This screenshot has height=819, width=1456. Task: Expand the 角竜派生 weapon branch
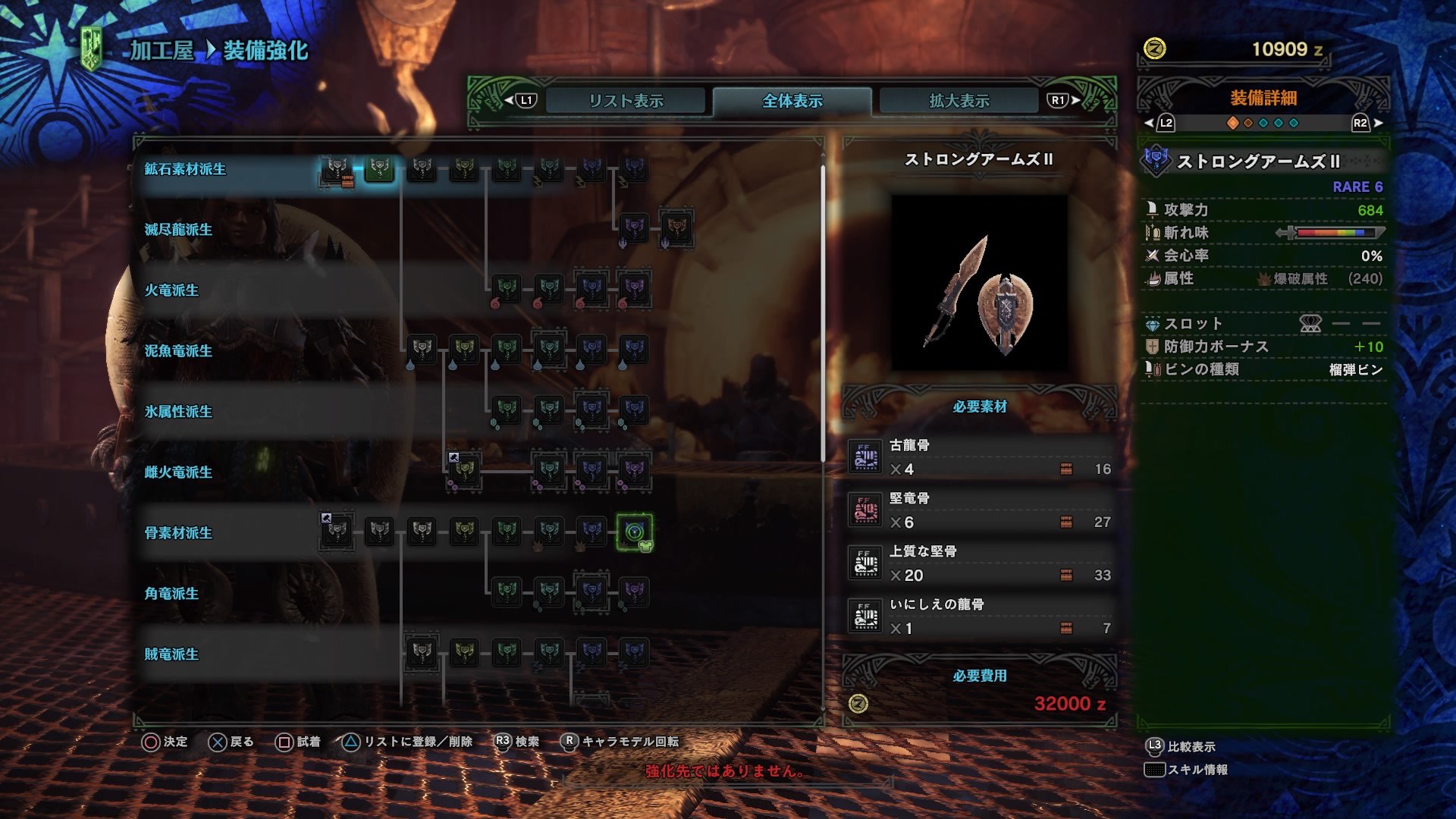tap(173, 594)
